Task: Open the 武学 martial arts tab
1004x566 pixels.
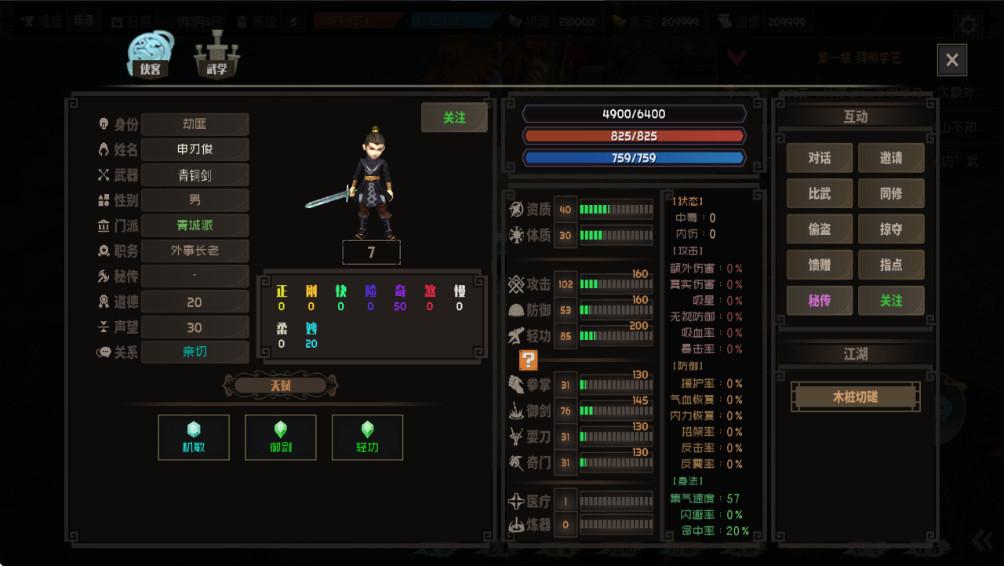Action: pyautogui.click(x=216, y=54)
